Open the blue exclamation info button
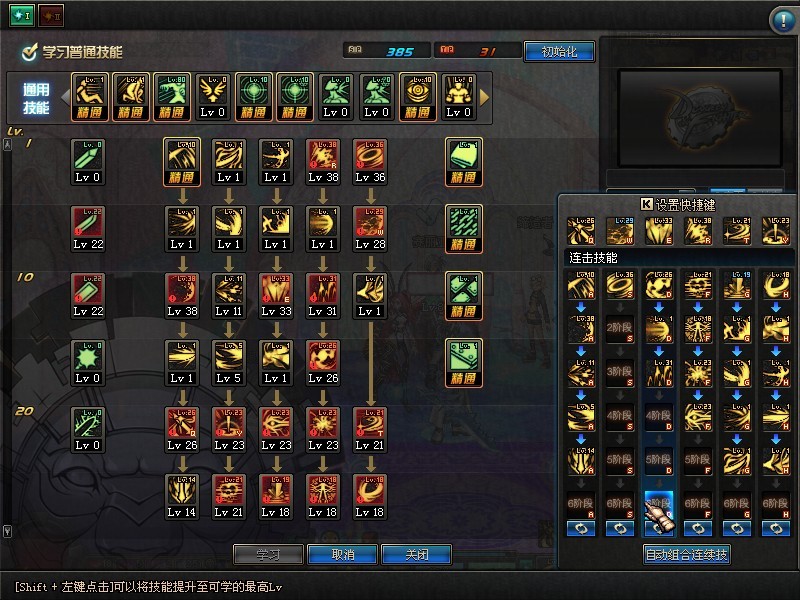800x600 pixels. click(782, 20)
